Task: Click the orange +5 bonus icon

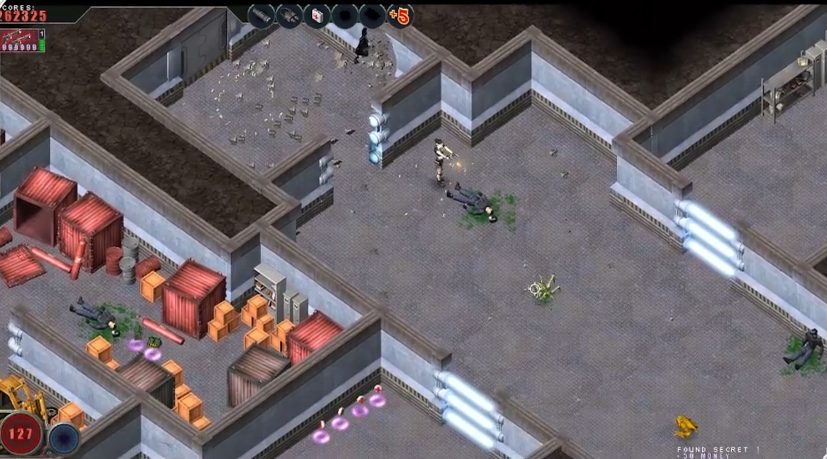Action: pos(400,16)
